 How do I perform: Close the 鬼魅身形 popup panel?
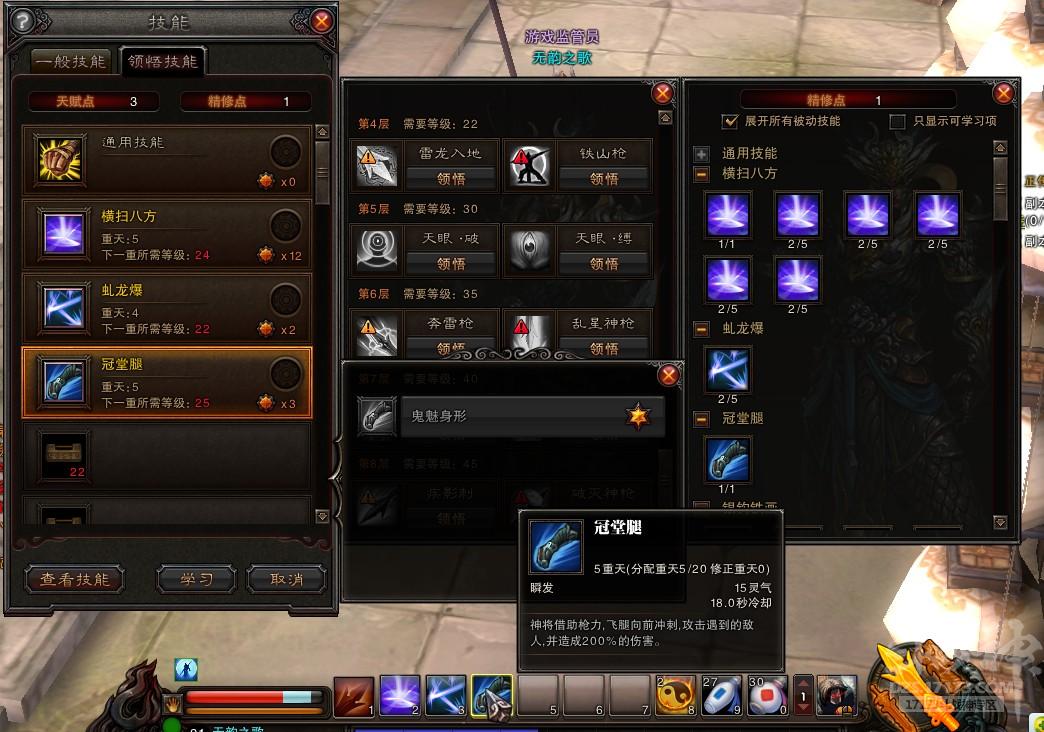click(669, 375)
